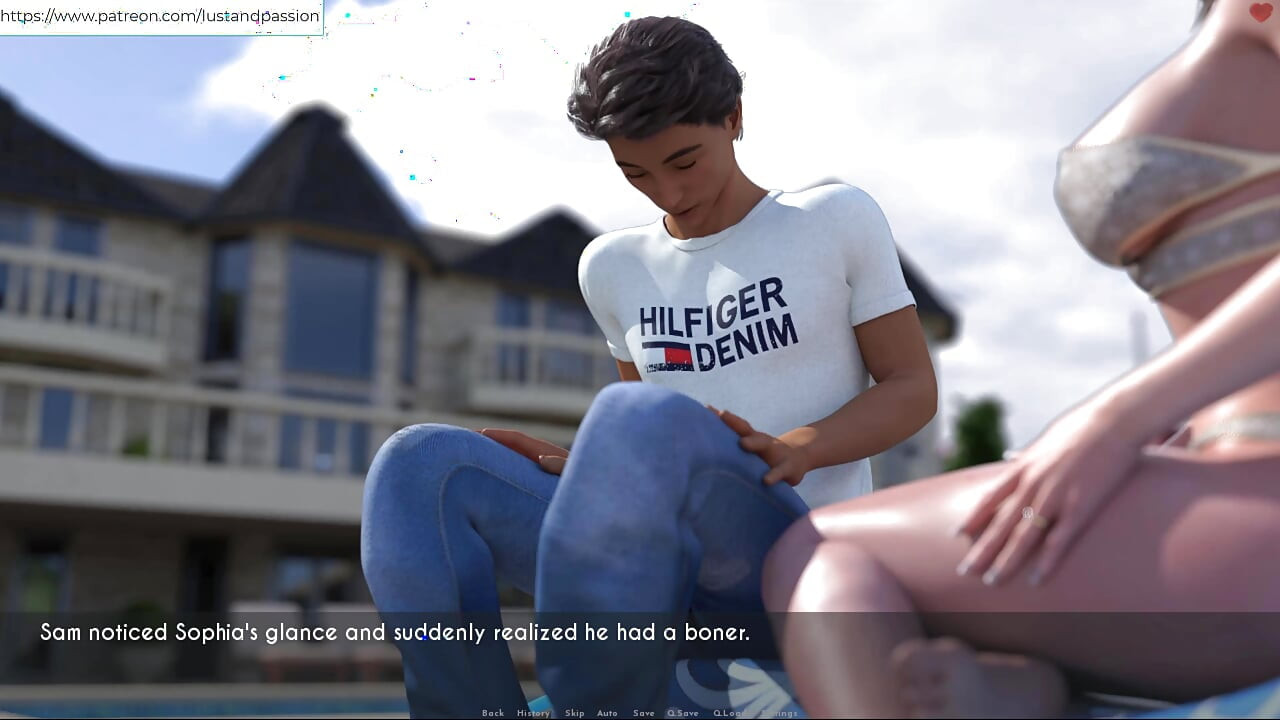
Task: Toggle Auto-advance for the dialogue
Action: click(x=607, y=713)
